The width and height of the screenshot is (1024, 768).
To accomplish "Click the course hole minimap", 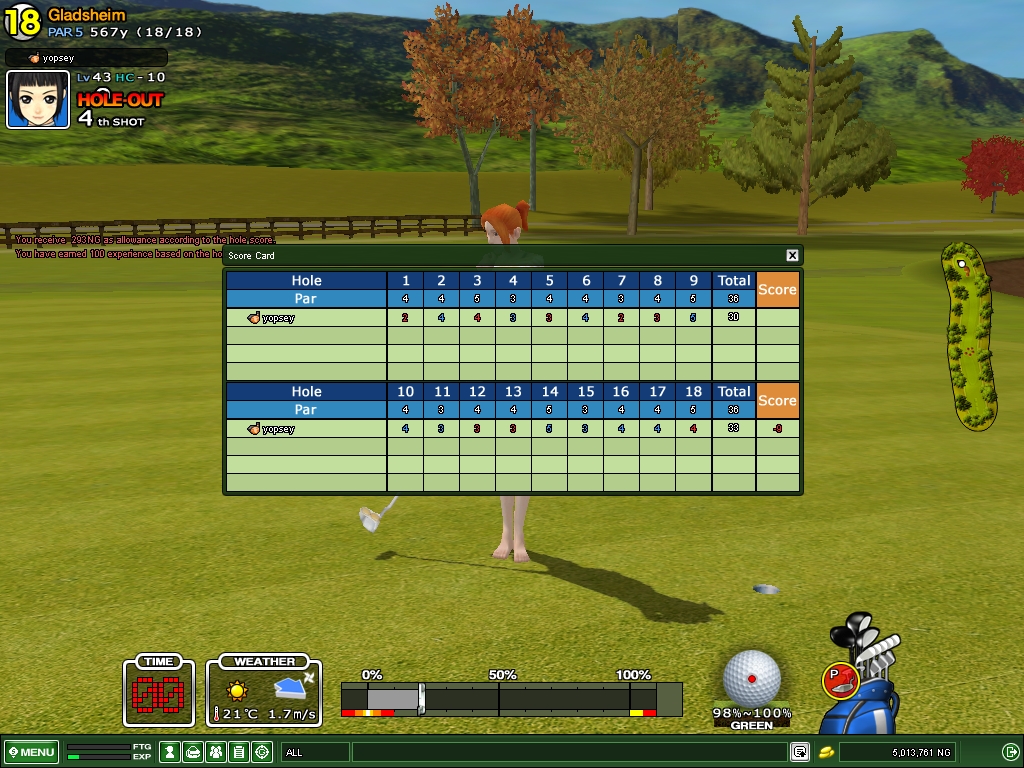I will (x=970, y=336).
